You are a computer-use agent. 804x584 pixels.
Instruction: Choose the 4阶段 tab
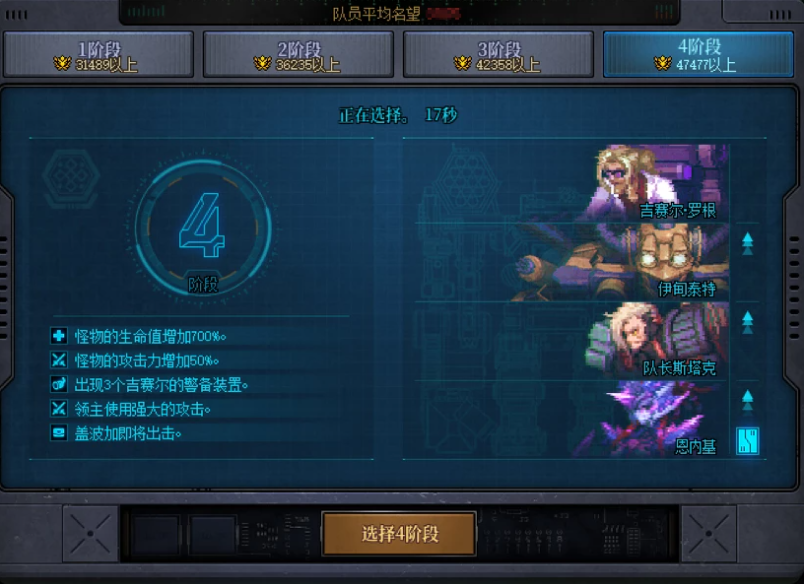point(698,54)
